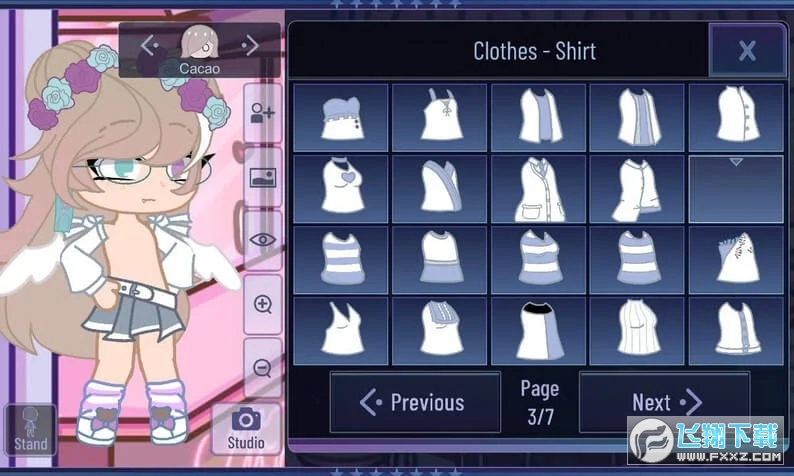Viewport: 794px width, 476px height.
Task: Toggle the eye visibility icon
Action: pos(263,240)
